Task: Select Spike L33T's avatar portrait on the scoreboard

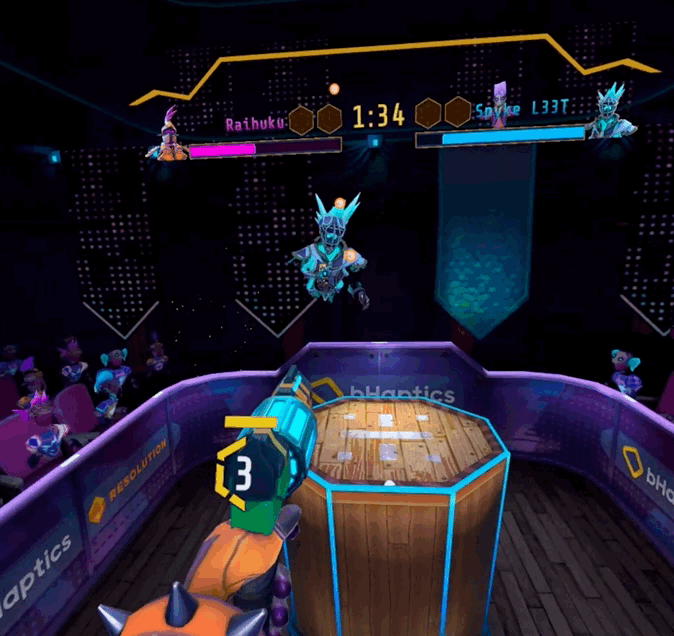Action: [x=607, y=112]
